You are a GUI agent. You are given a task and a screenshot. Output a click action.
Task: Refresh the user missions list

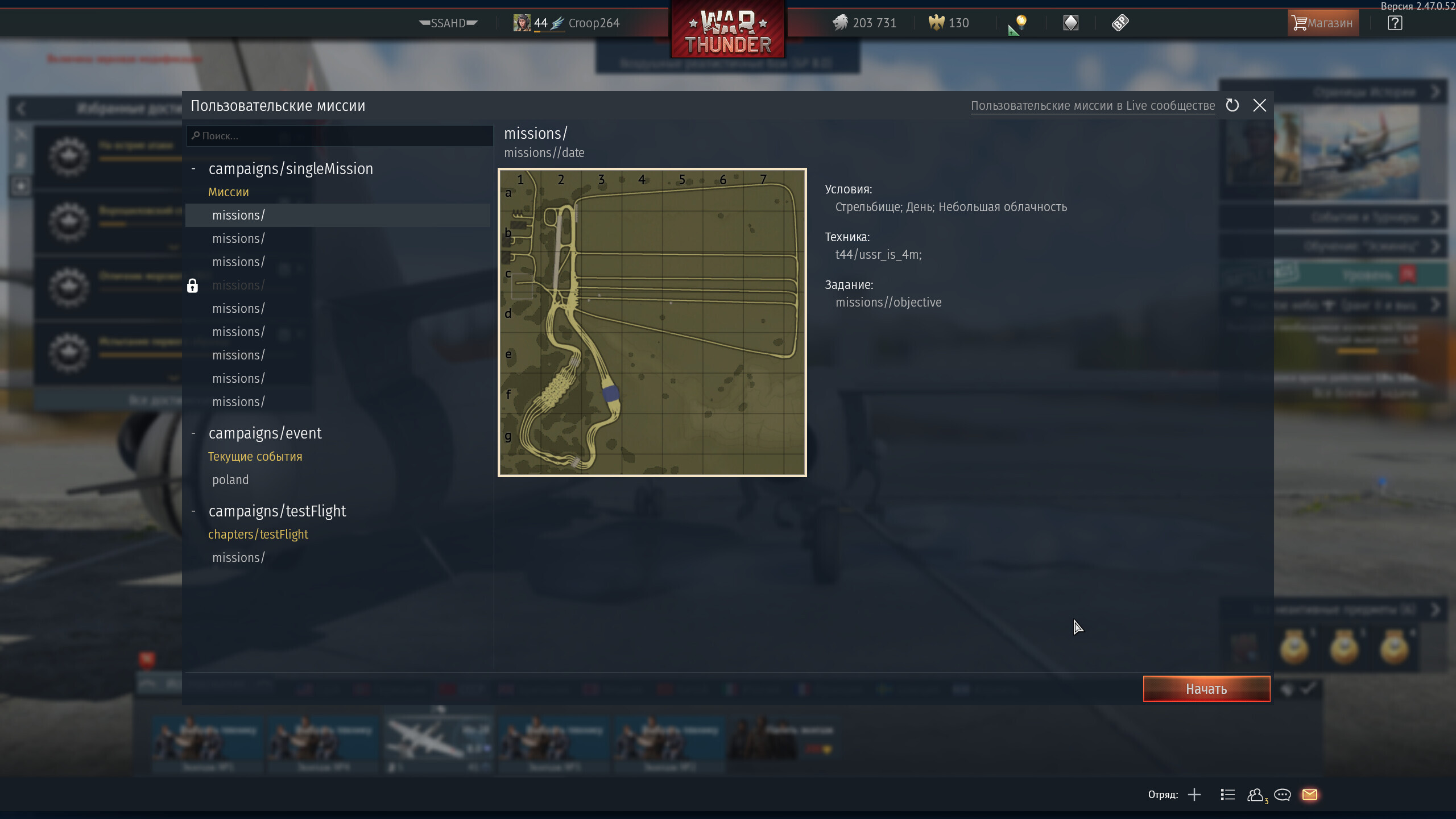click(x=1232, y=106)
